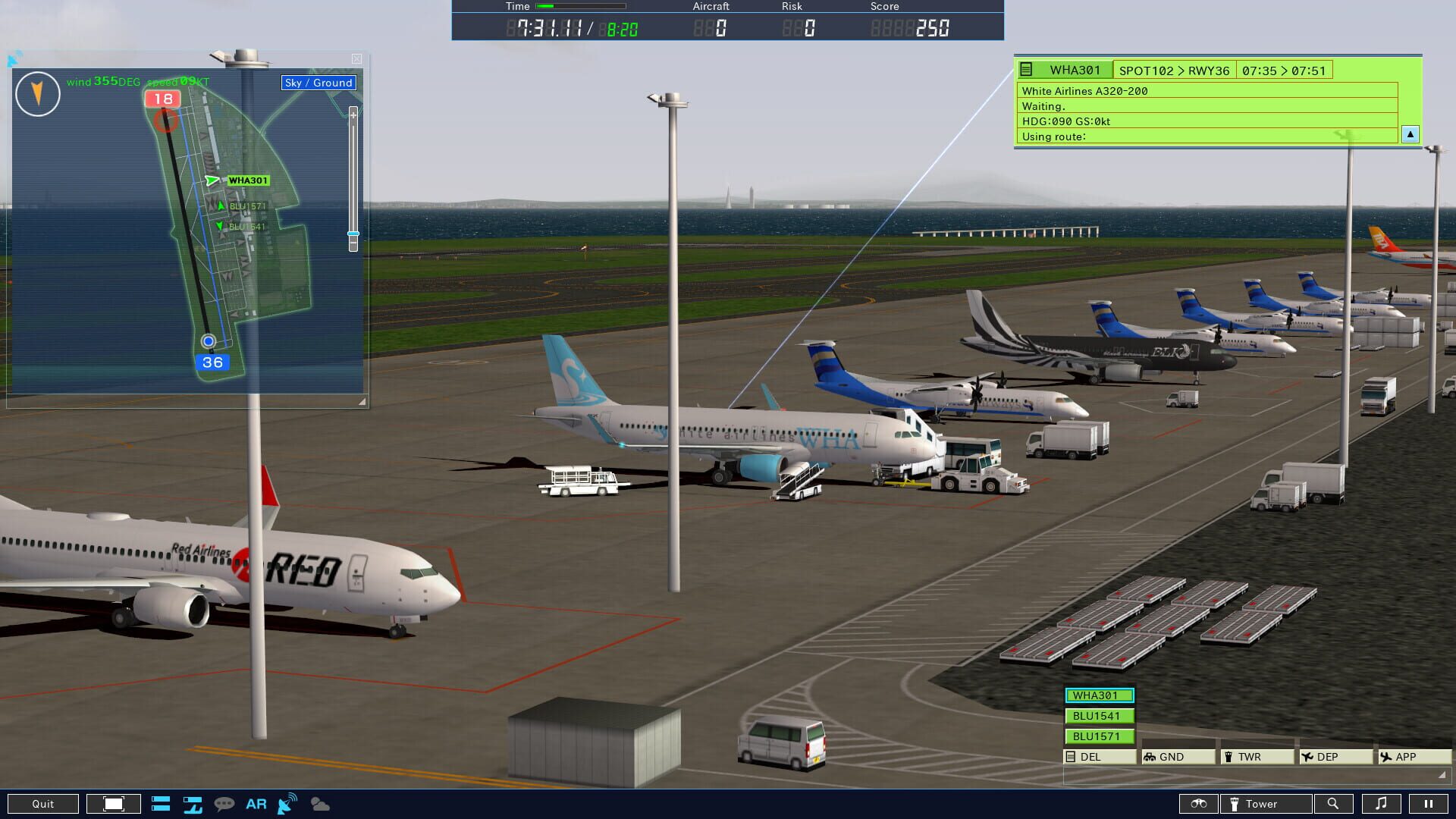The width and height of the screenshot is (1456, 819).
Task: Open the APP controller tab
Action: tap(1406, 756)
